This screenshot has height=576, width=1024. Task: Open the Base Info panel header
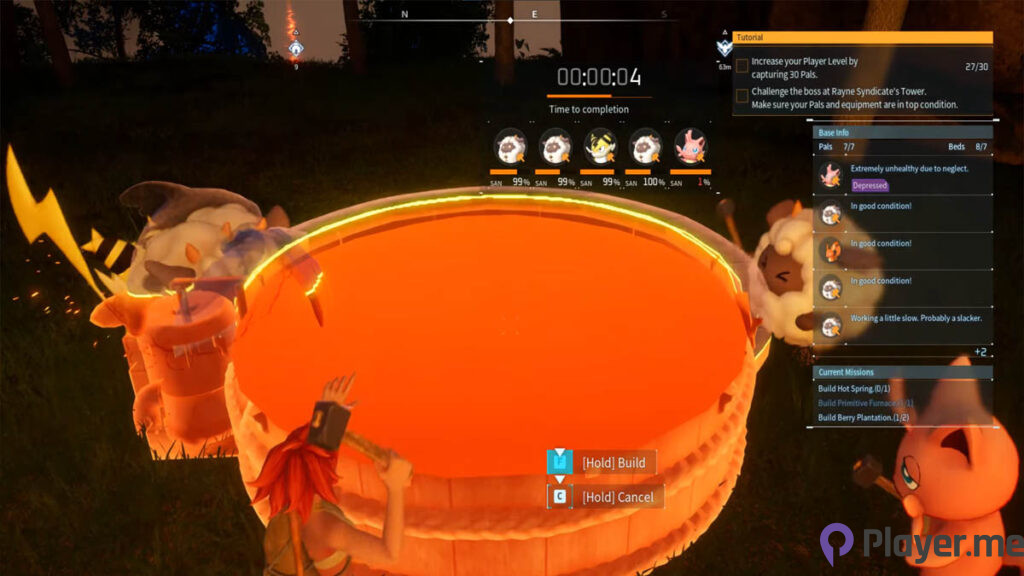[903, 132]
